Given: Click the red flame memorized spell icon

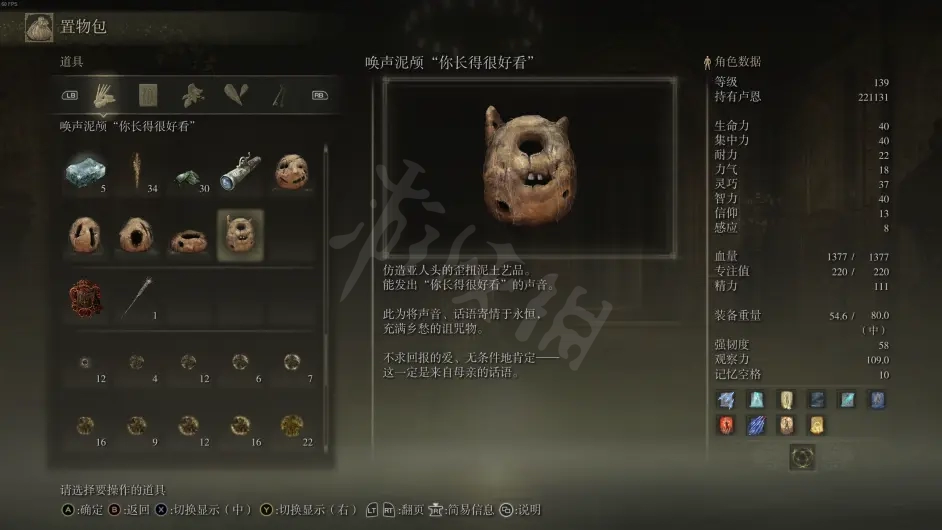Looking at the screenshot, I should [x=726, y=425].
